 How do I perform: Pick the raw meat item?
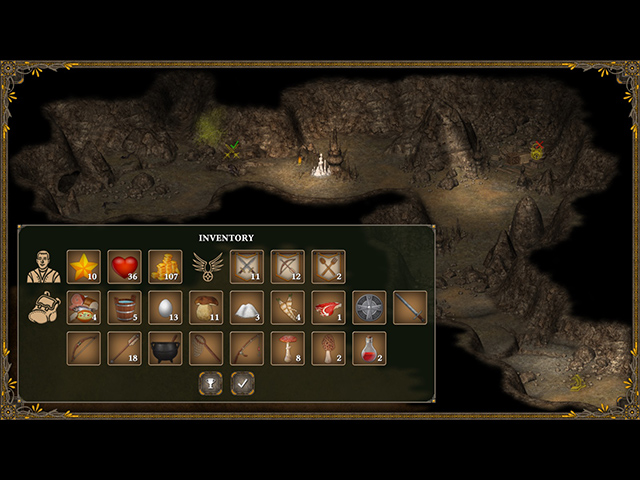pos(328,308)
